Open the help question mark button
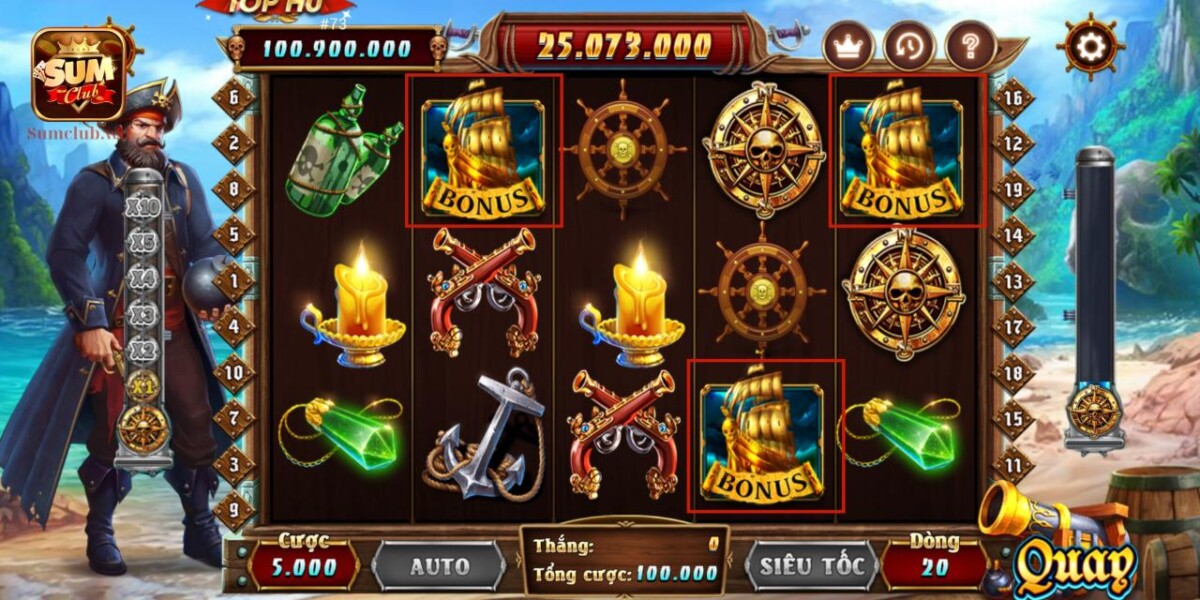Screen dimensions: 1200x600 tap(970, 46)
